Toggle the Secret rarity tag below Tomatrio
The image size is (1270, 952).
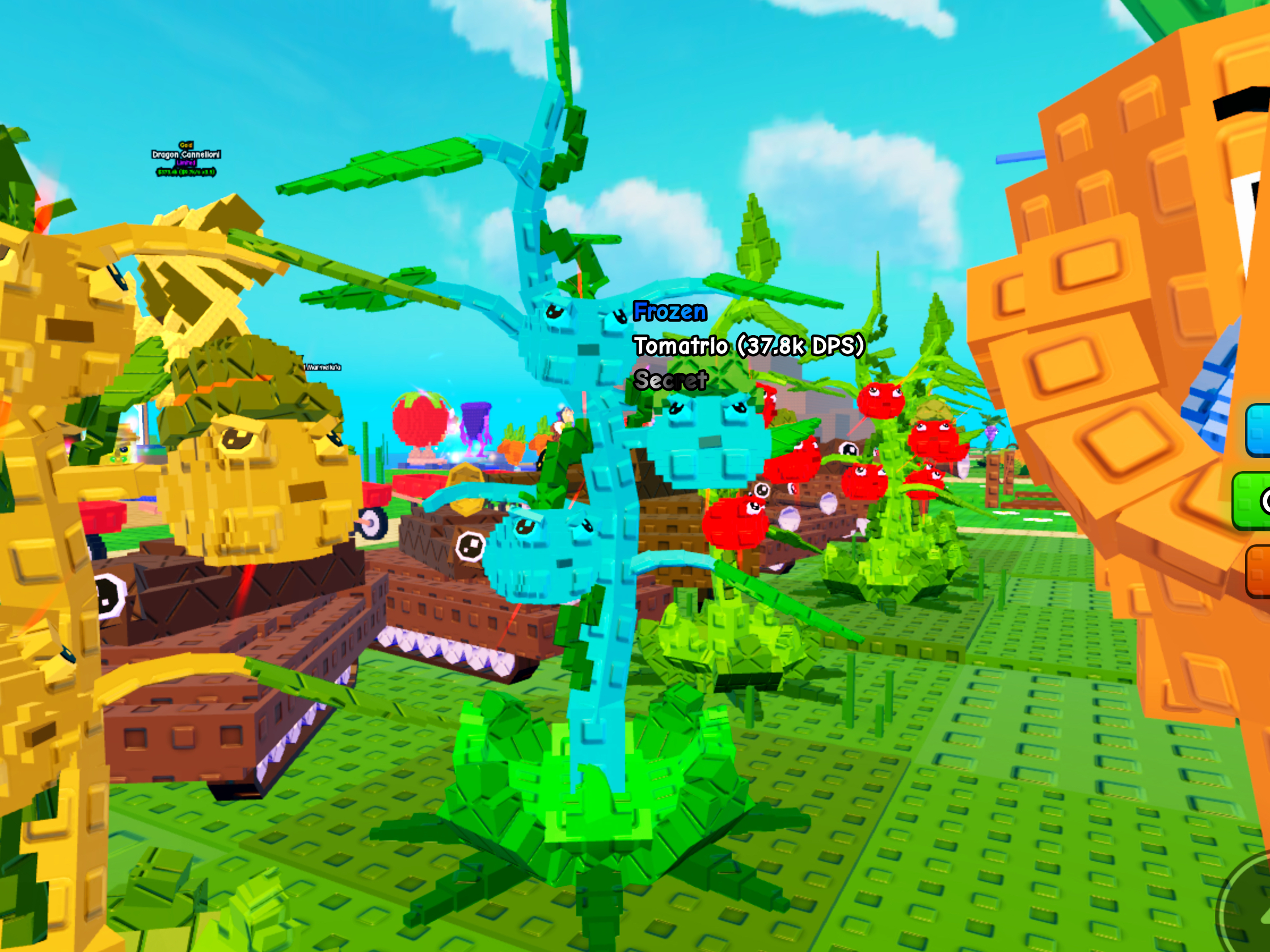[x=672, y=379]
